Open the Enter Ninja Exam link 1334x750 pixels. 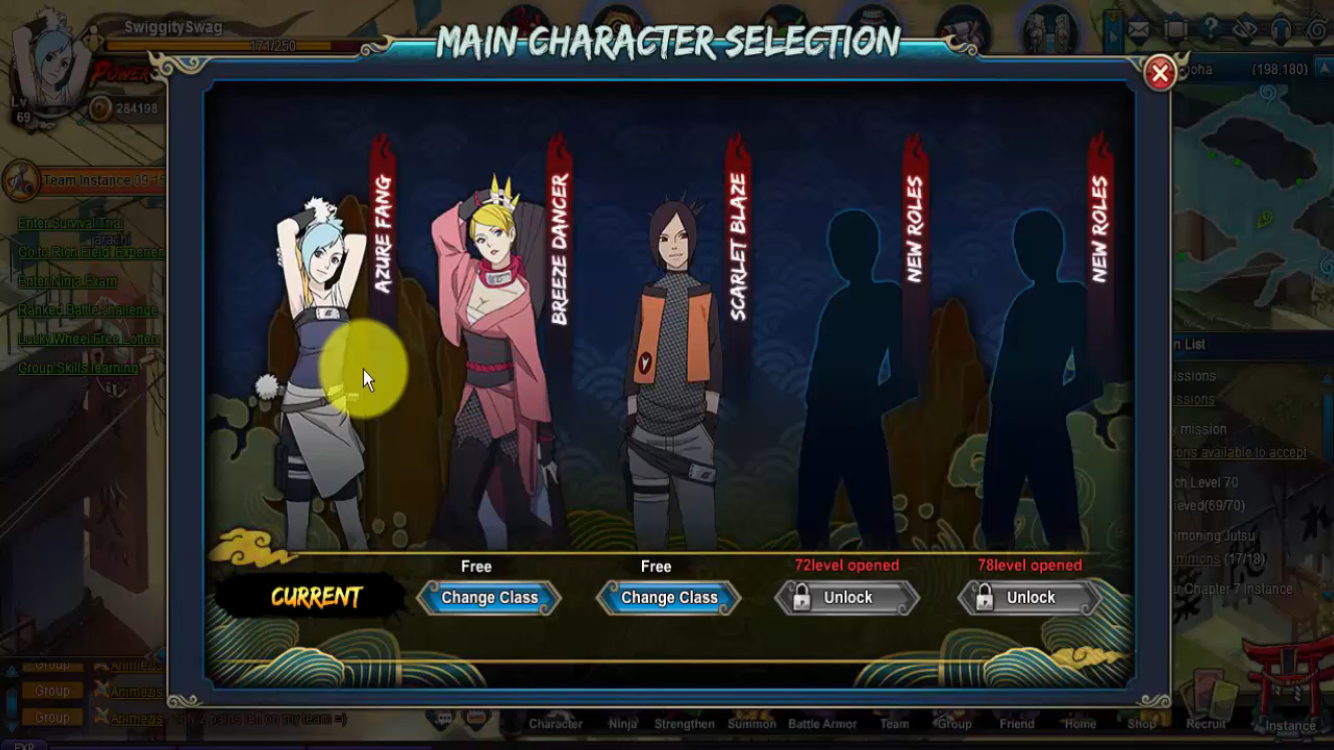(x=67, y=281)
